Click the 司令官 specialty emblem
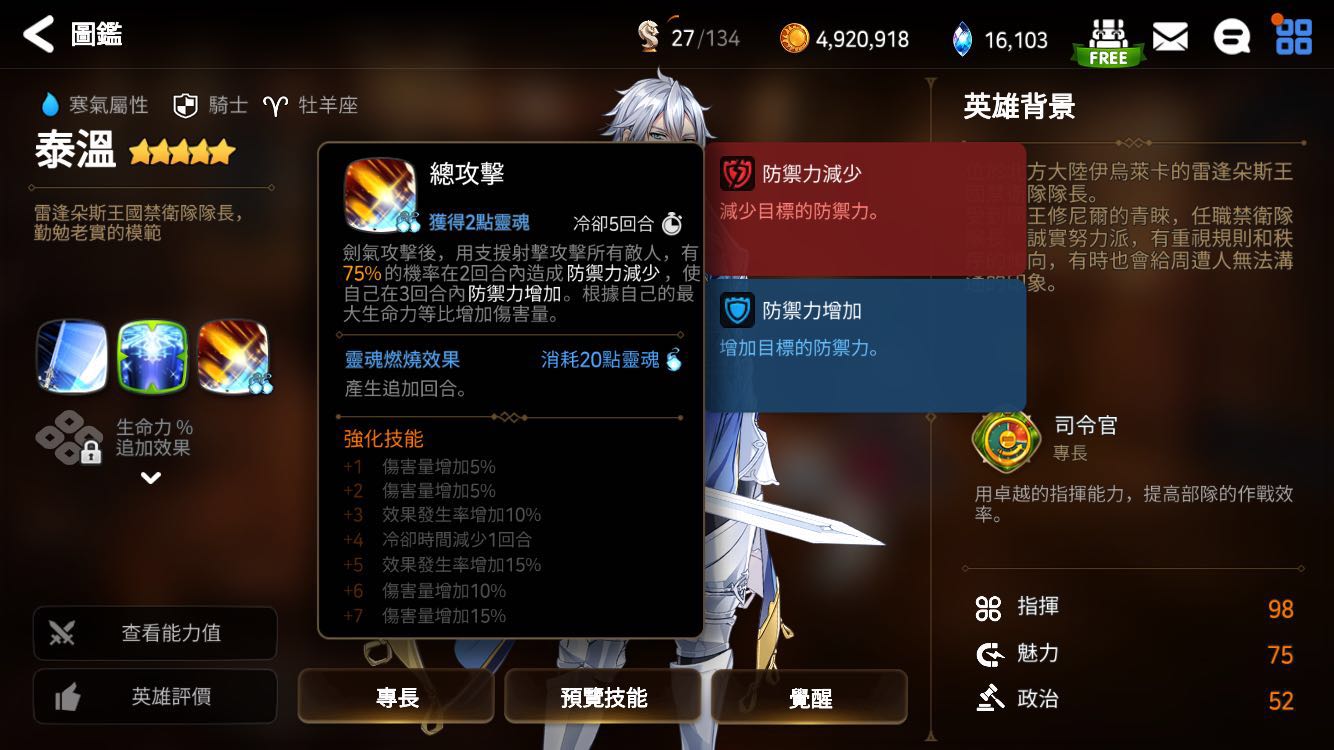The width and height of the screenshot is (1334, 750). coord(1006,441)
